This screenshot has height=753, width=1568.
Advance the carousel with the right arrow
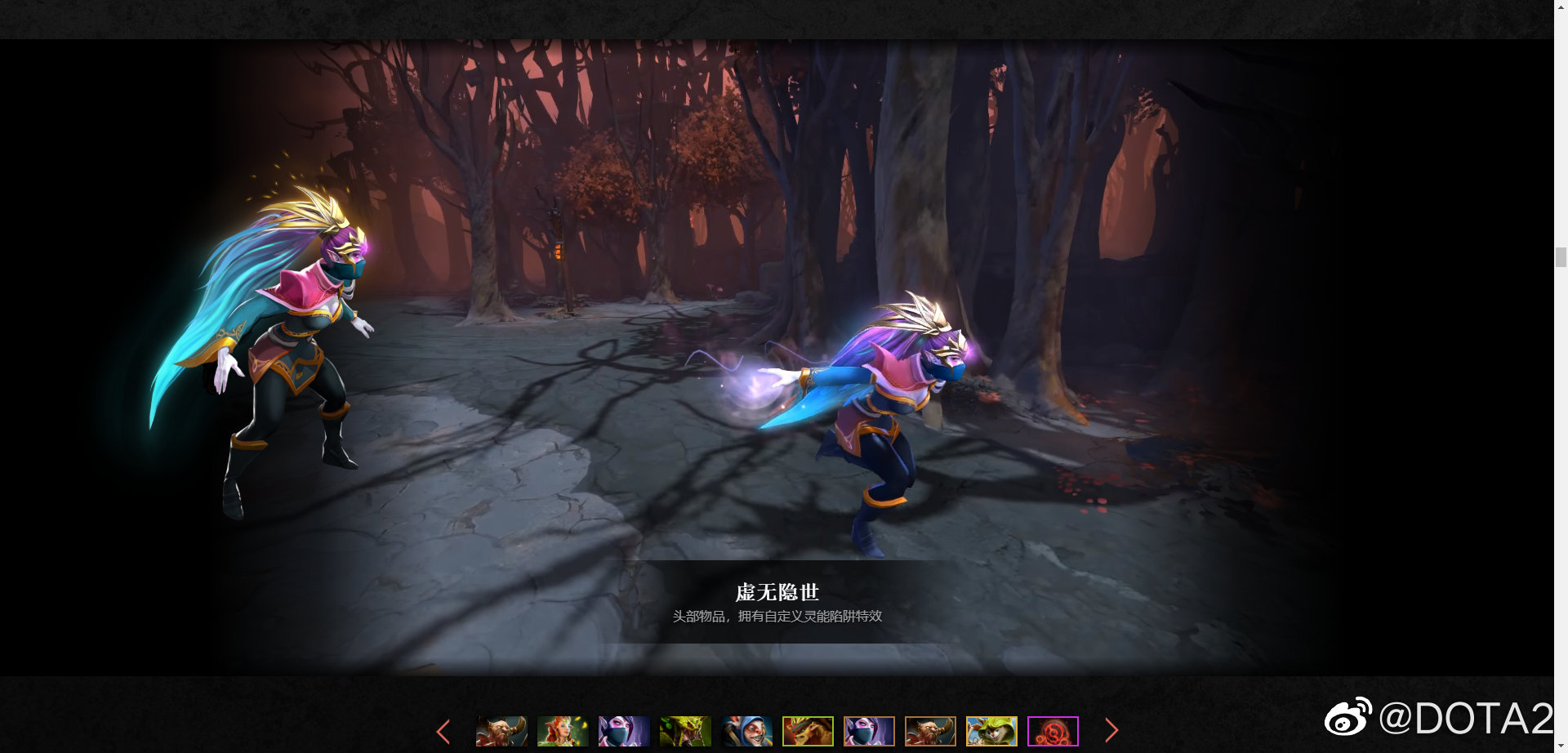point(1111,730)
